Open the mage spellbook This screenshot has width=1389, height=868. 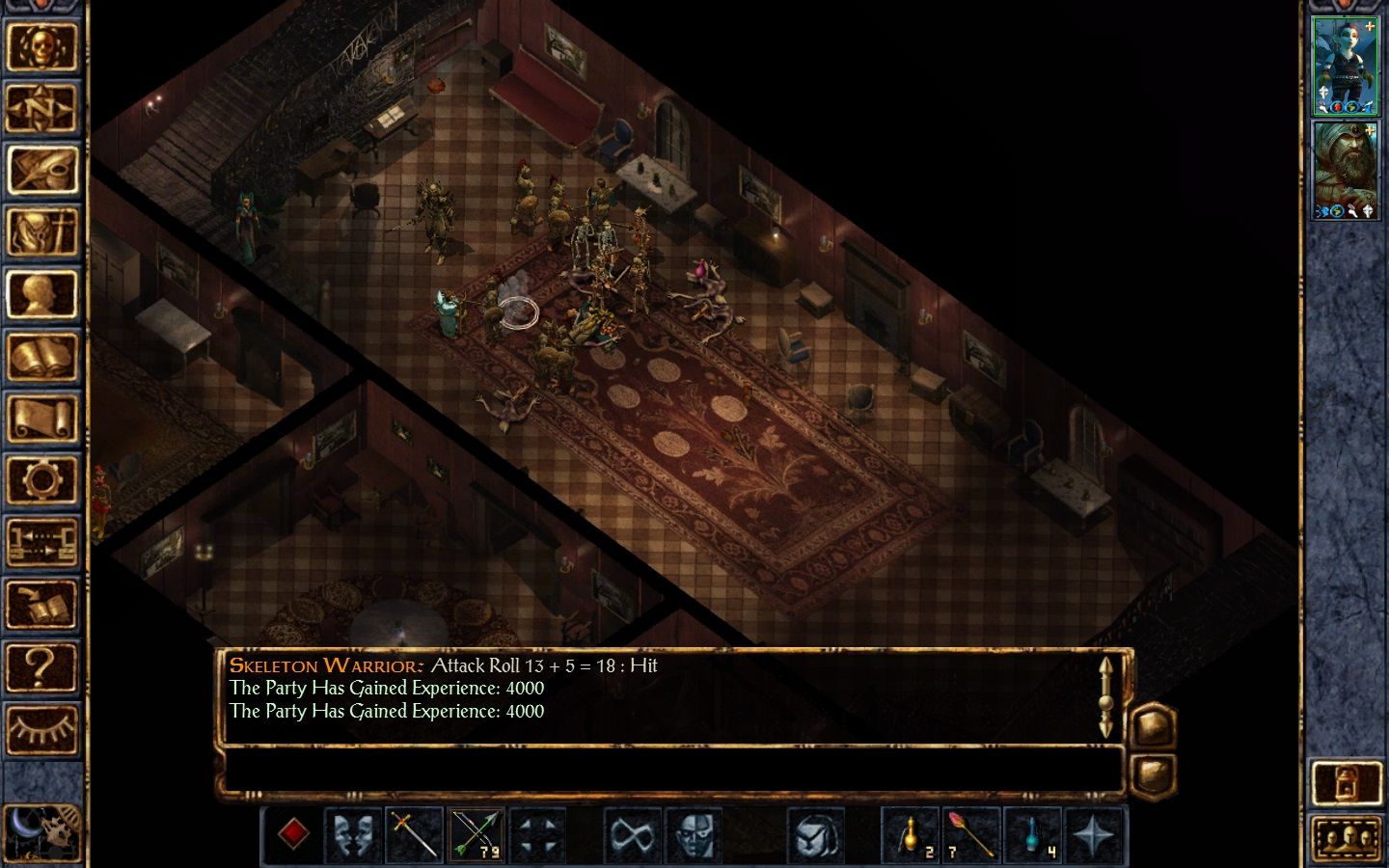(41, 357)
